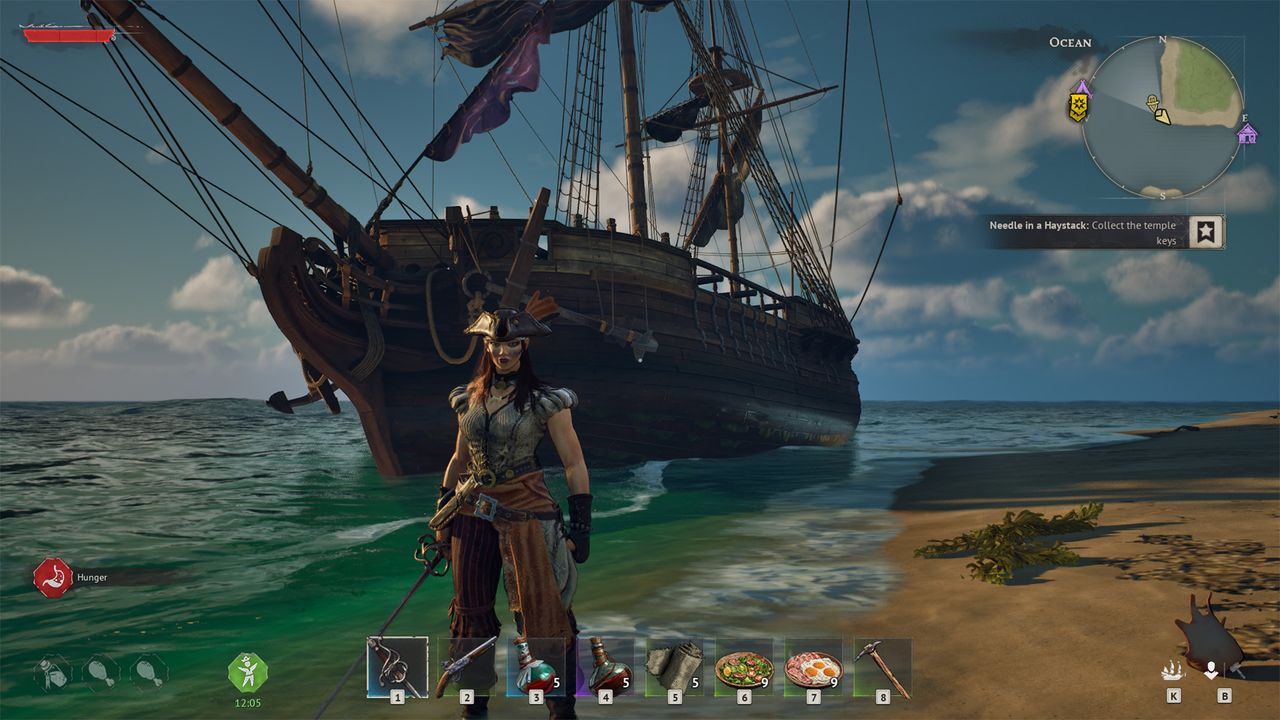1280x720 pixels.
Task: Inspect the red Hunger status icon
Action: (x=52, y=577)
